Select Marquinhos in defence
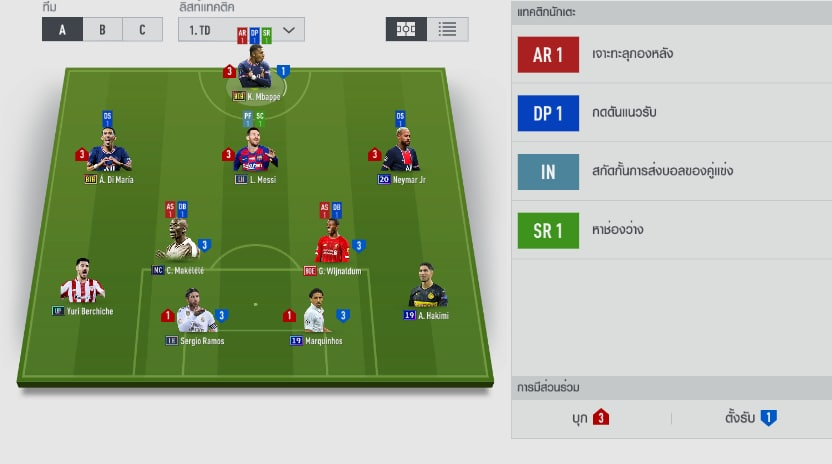This screenshot has height=464, width=832. pos(316,314)
